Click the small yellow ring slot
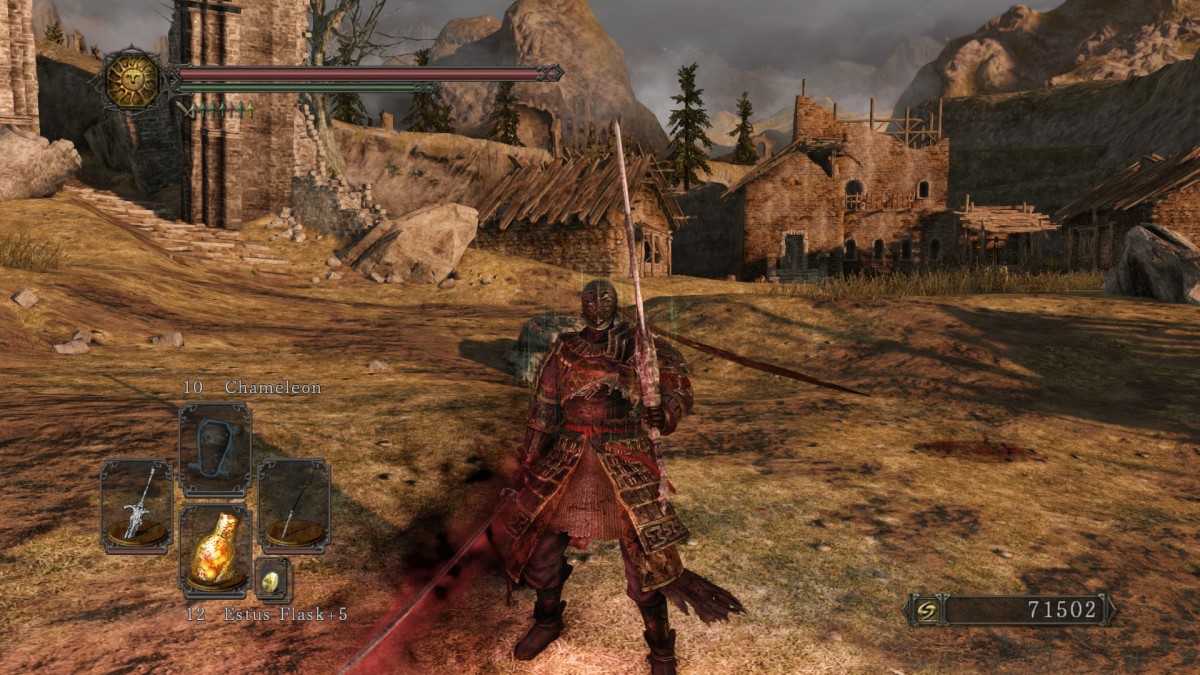The height and width of the screenshot is (675, 1200). click(x=272, y=580)
